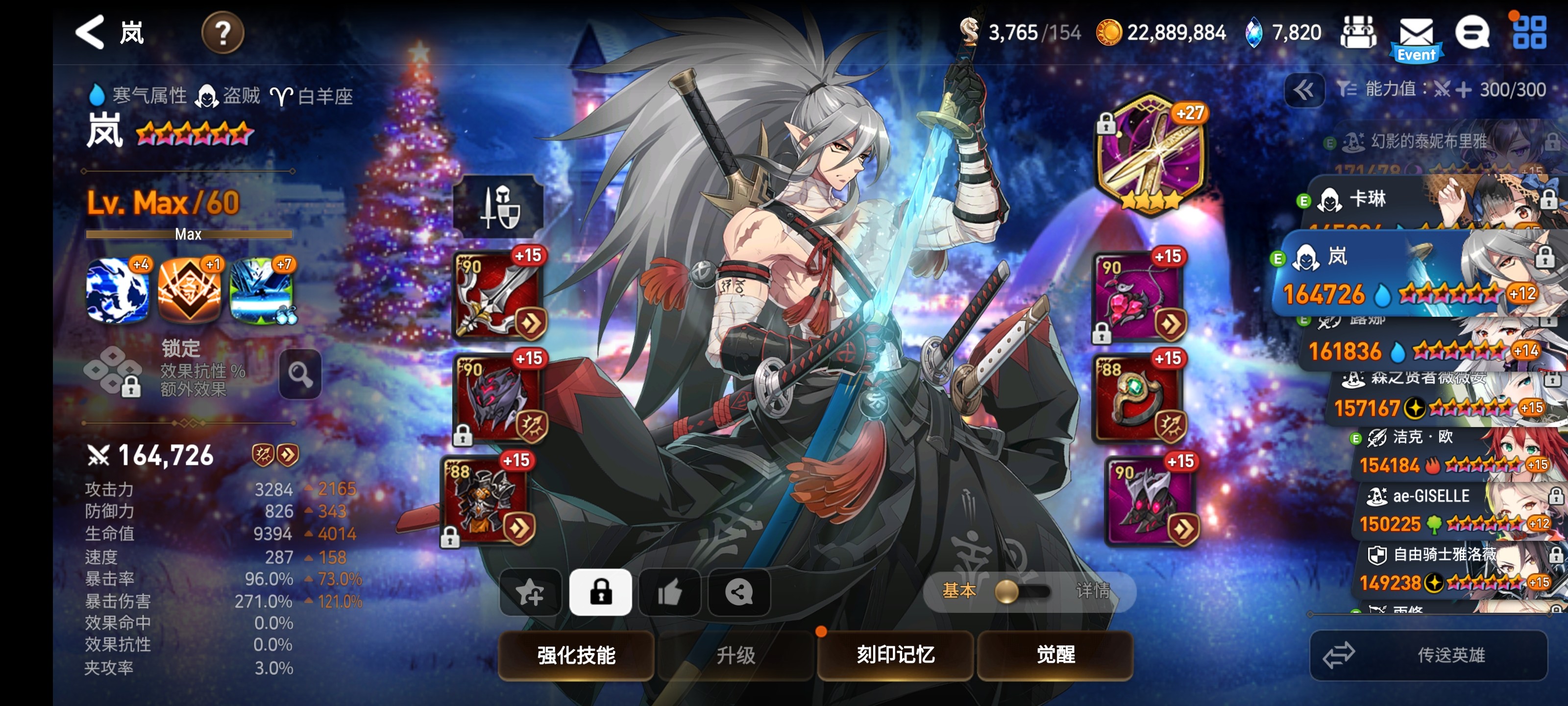Open the question mark help button

click(223, 33)
